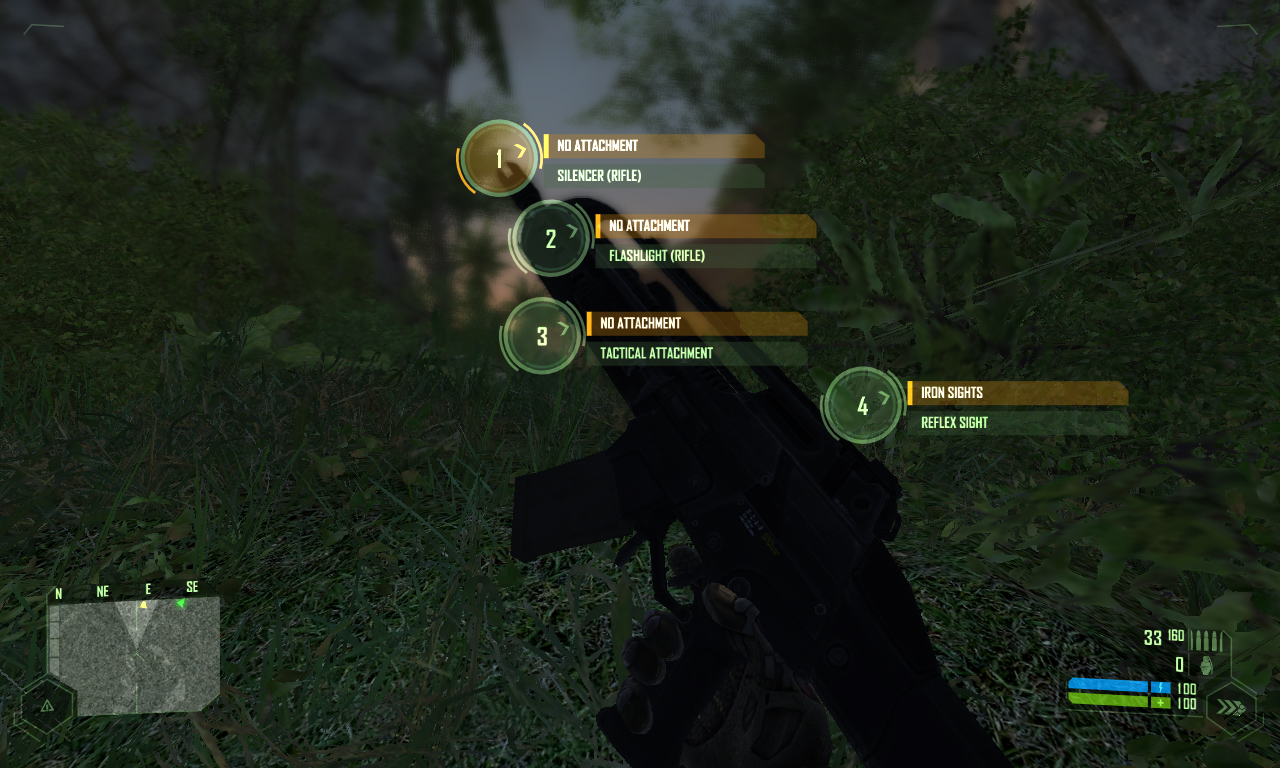
Task: Activate the slot 3 circle icon
Action: (x=542, y=336)
